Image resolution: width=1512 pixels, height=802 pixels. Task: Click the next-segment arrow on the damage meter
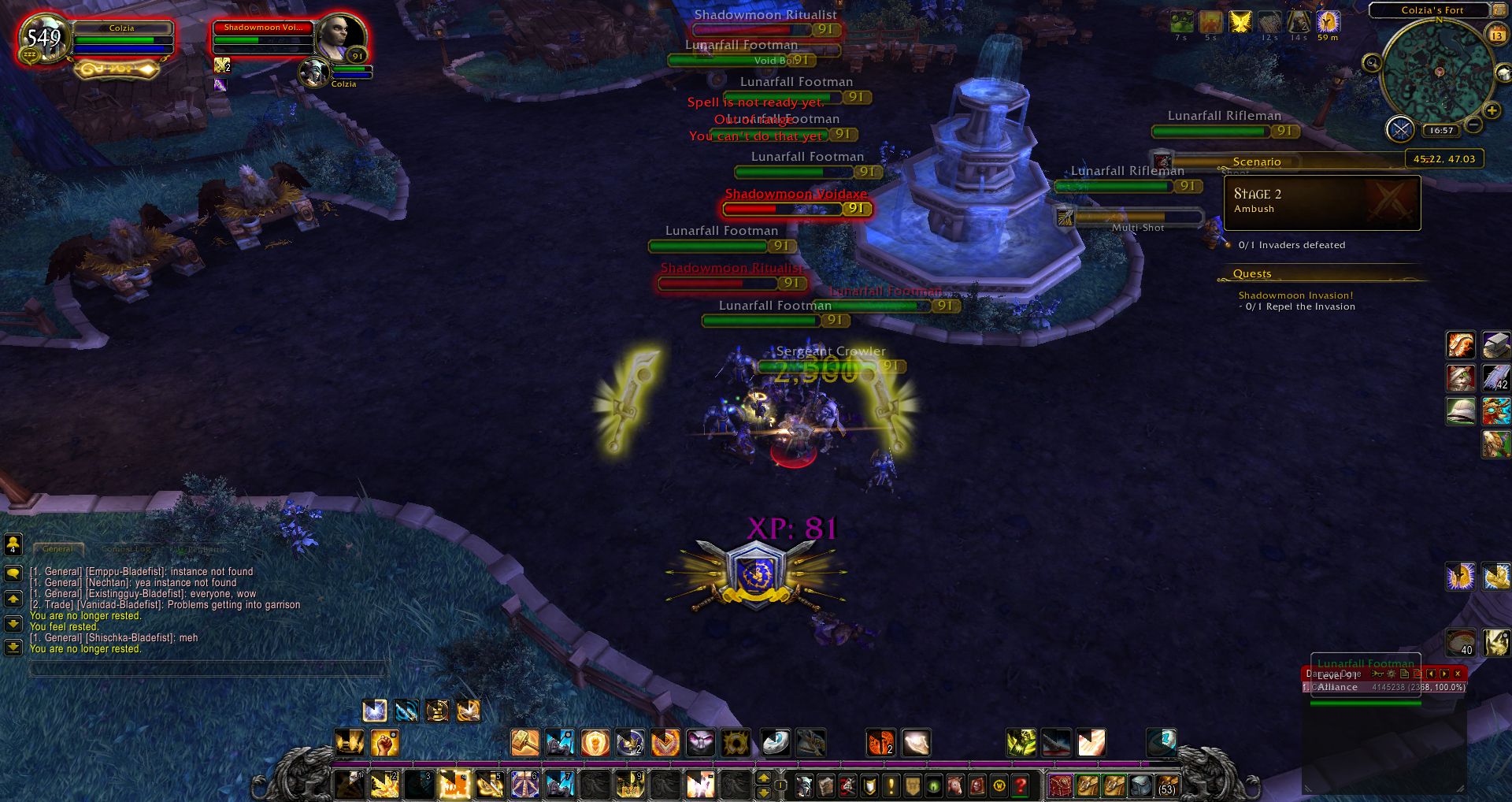click(x=1444, y=674)
